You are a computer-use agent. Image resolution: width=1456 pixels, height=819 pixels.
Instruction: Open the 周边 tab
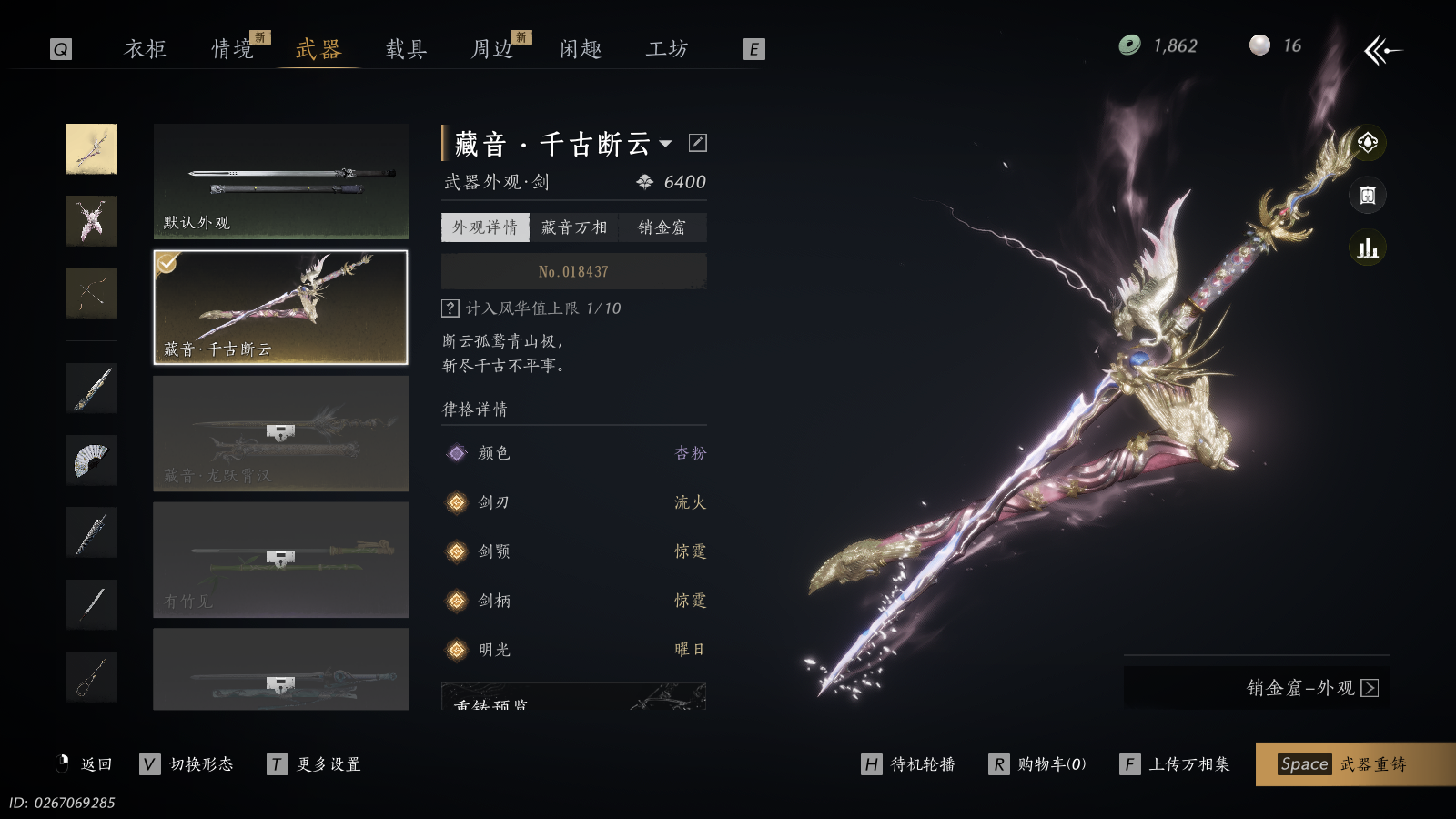[x=492, y=49]
